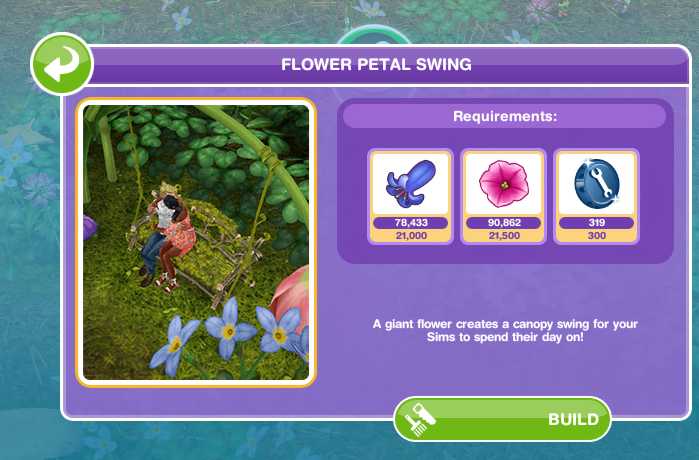Screen dimensions: 699x460
Task: Select the pink flower requirement tile
Action: click(503, 196)
